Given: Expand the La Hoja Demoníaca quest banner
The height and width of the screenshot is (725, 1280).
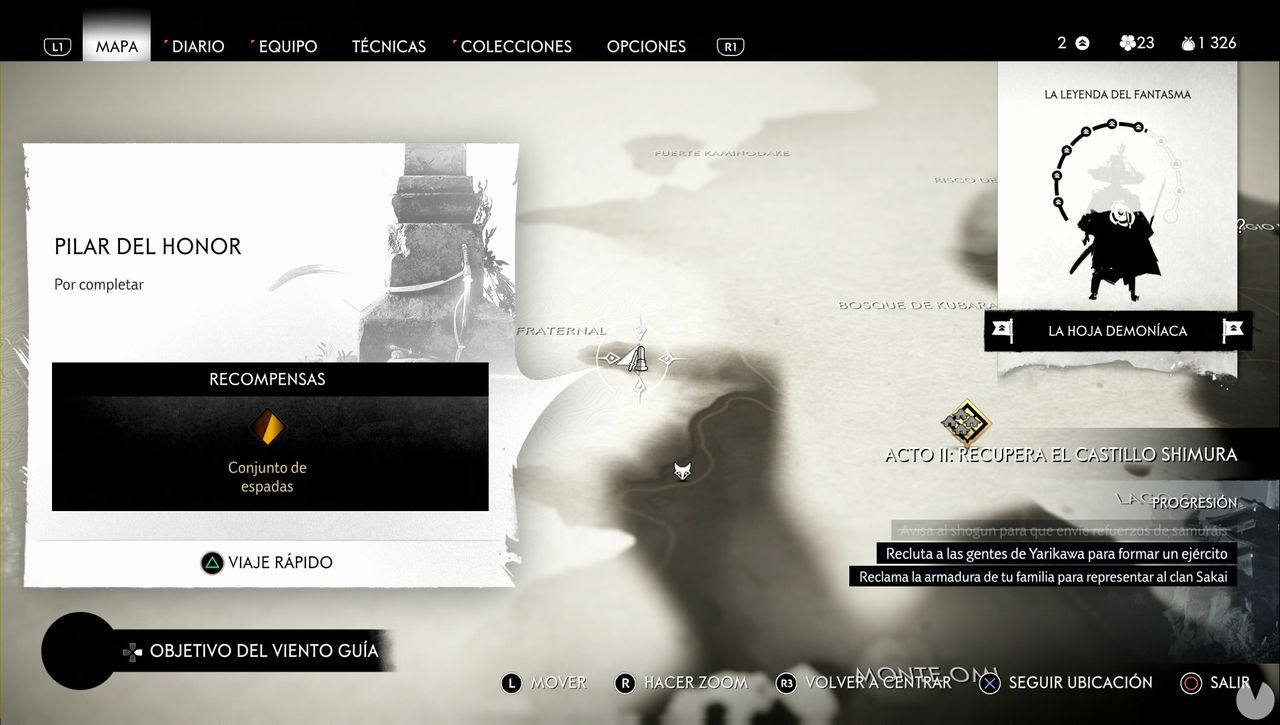Looking at the screenshot, I should [x=1116, y=330].
